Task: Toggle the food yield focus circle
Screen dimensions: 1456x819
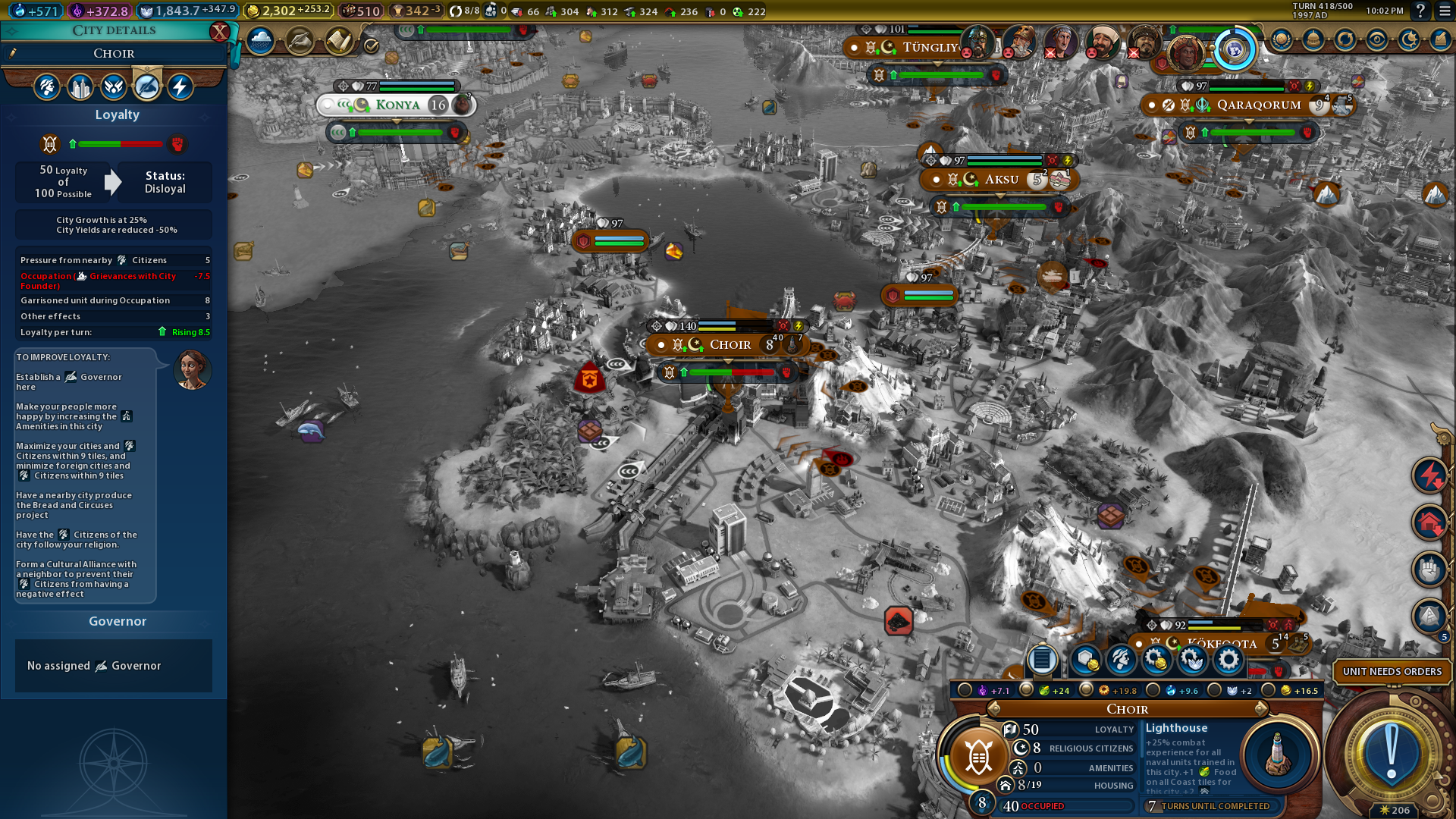Action: coord(1026,690)
